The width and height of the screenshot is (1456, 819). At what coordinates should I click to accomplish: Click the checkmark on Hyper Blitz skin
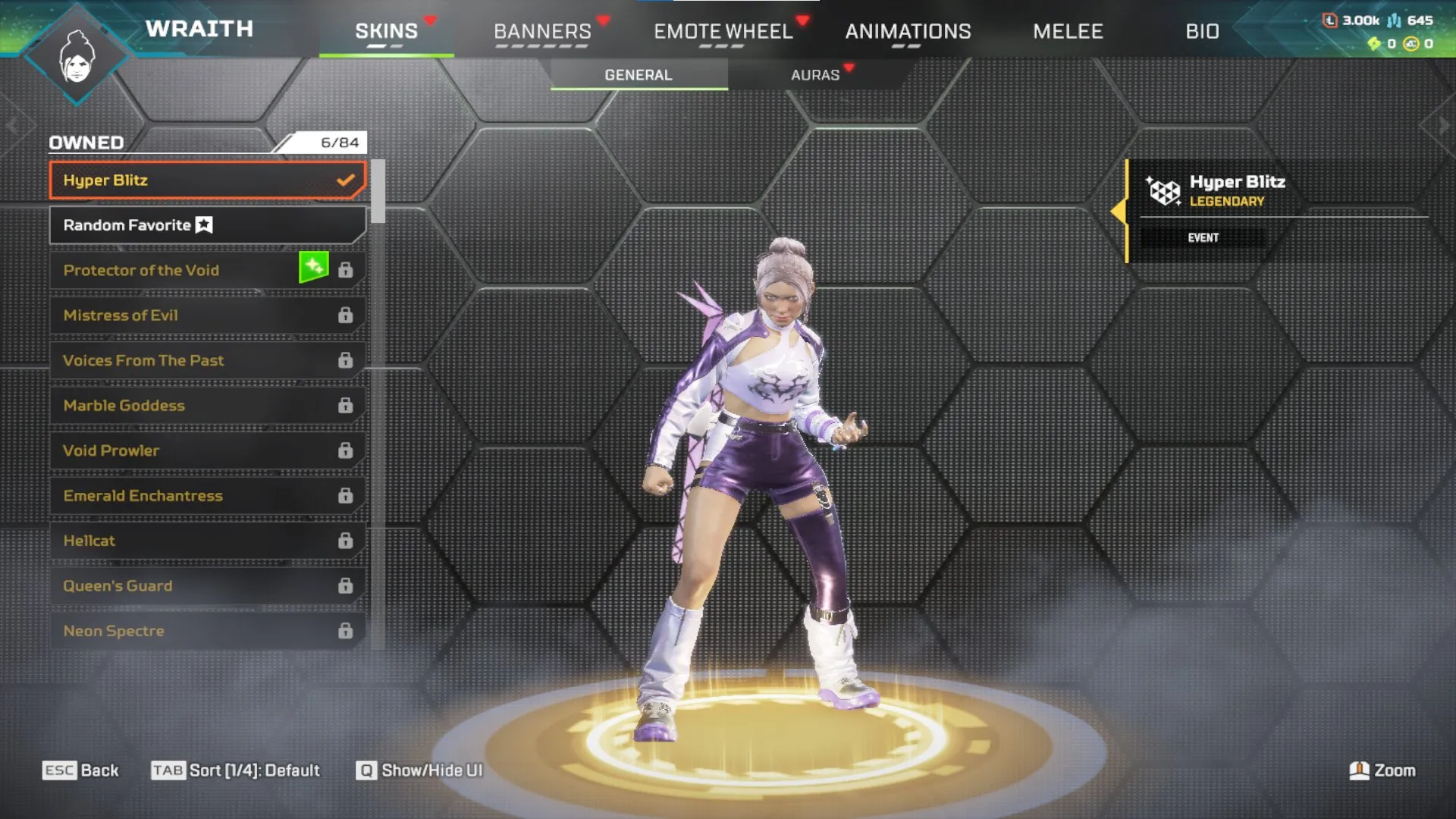(x=347, y=180)
